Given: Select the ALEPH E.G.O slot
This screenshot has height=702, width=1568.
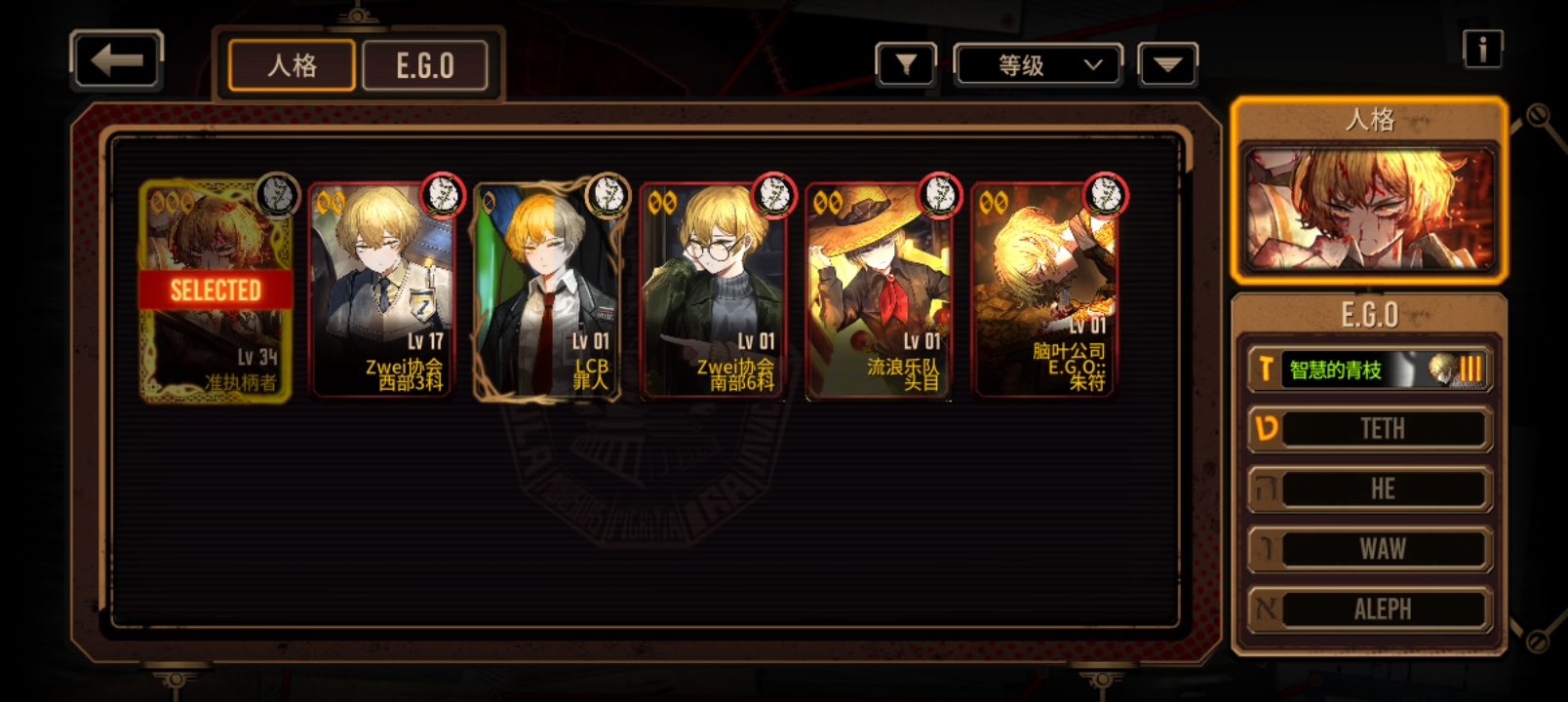Looking at the screenshot, I should [1370, 609].
